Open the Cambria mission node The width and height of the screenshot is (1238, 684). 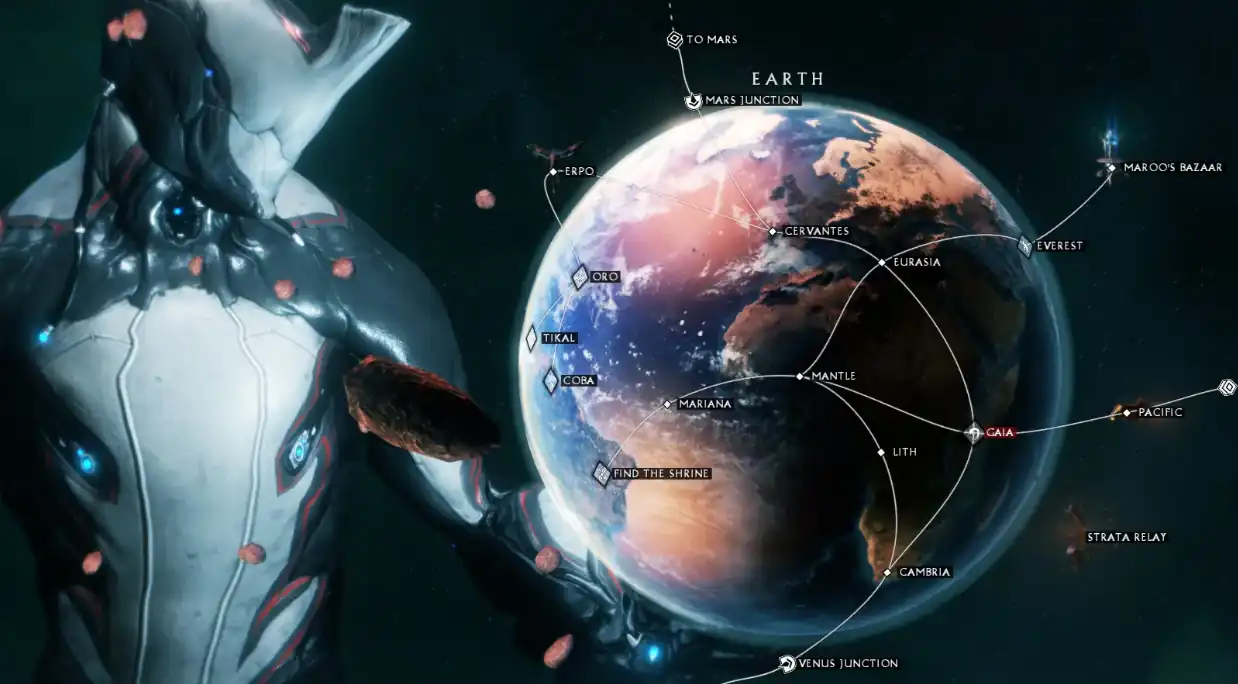[887, 572]
